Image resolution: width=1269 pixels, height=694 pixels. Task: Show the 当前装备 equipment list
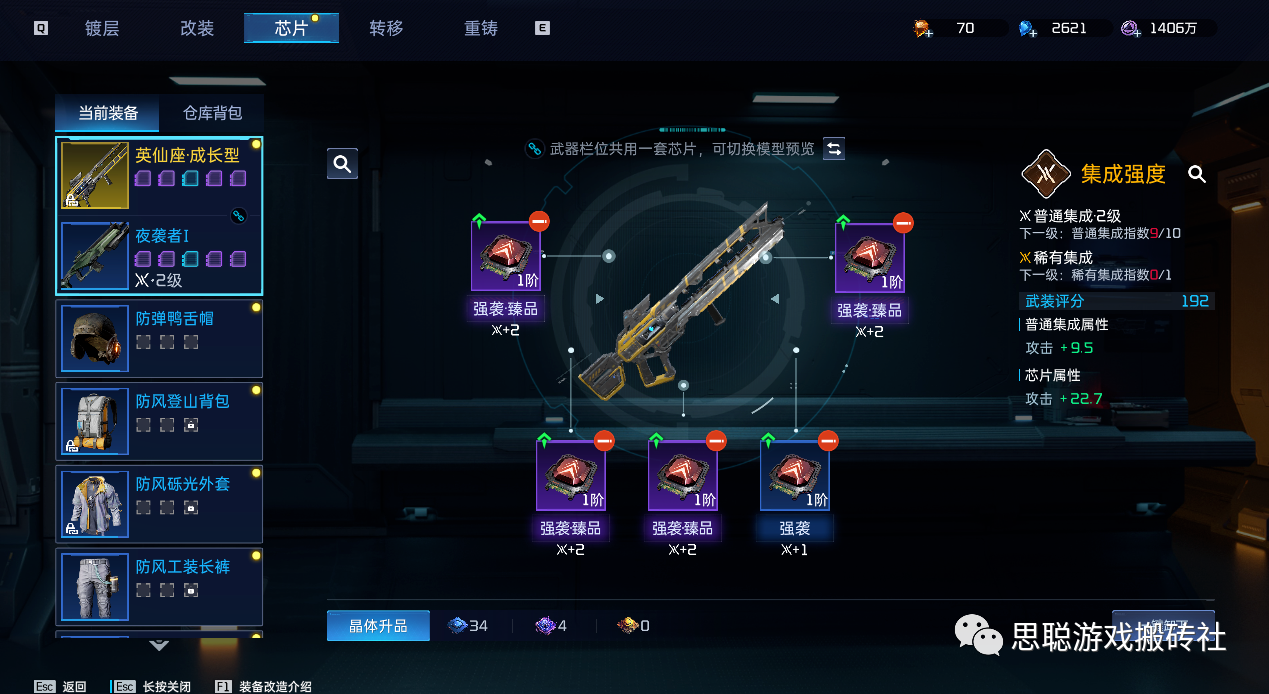108,113
